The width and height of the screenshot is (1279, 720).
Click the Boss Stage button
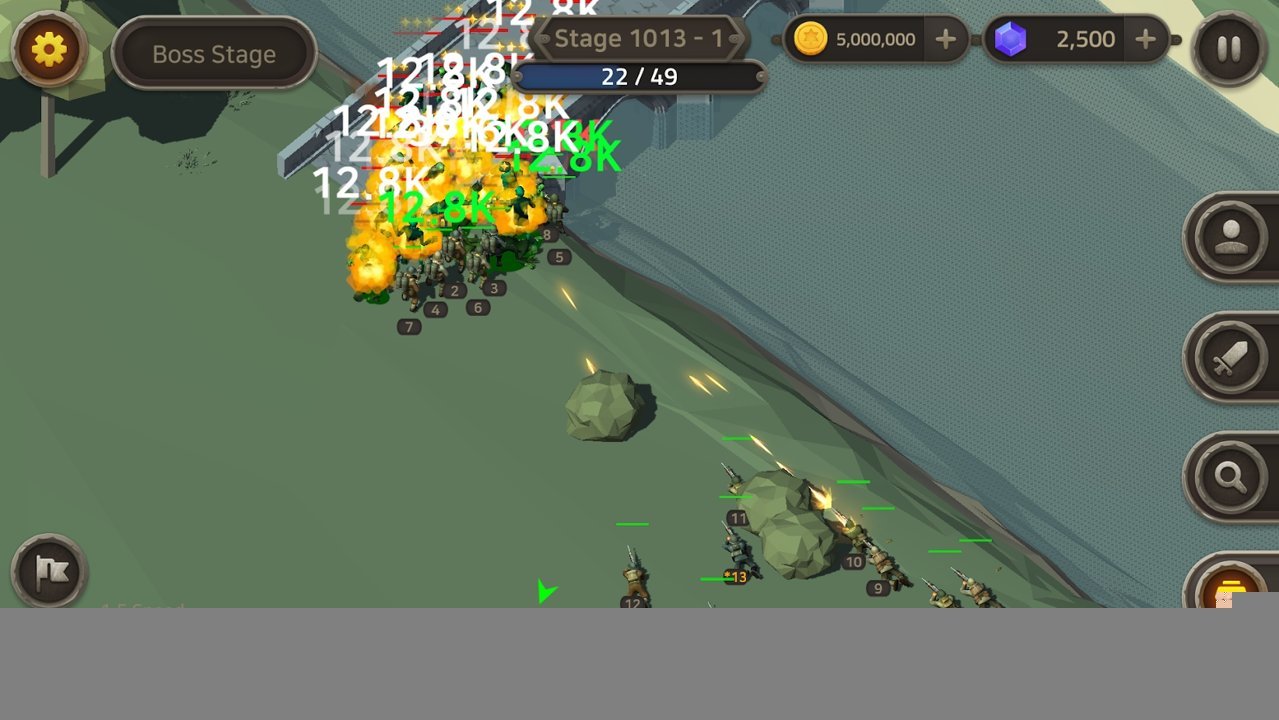tap(214, 54)
